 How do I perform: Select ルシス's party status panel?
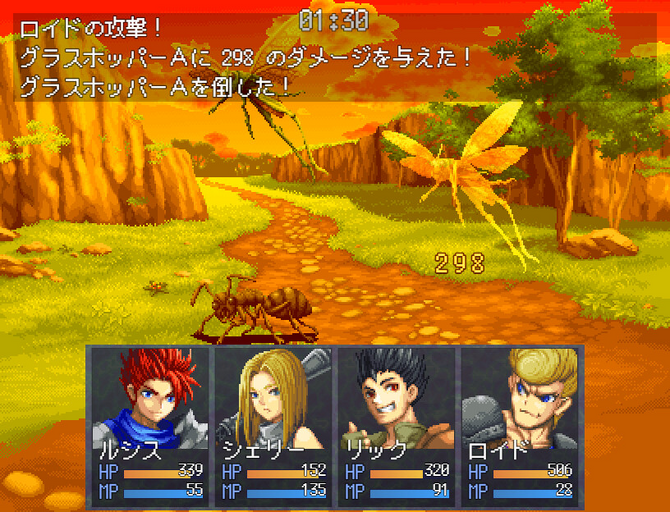click(x=150, y=424)
